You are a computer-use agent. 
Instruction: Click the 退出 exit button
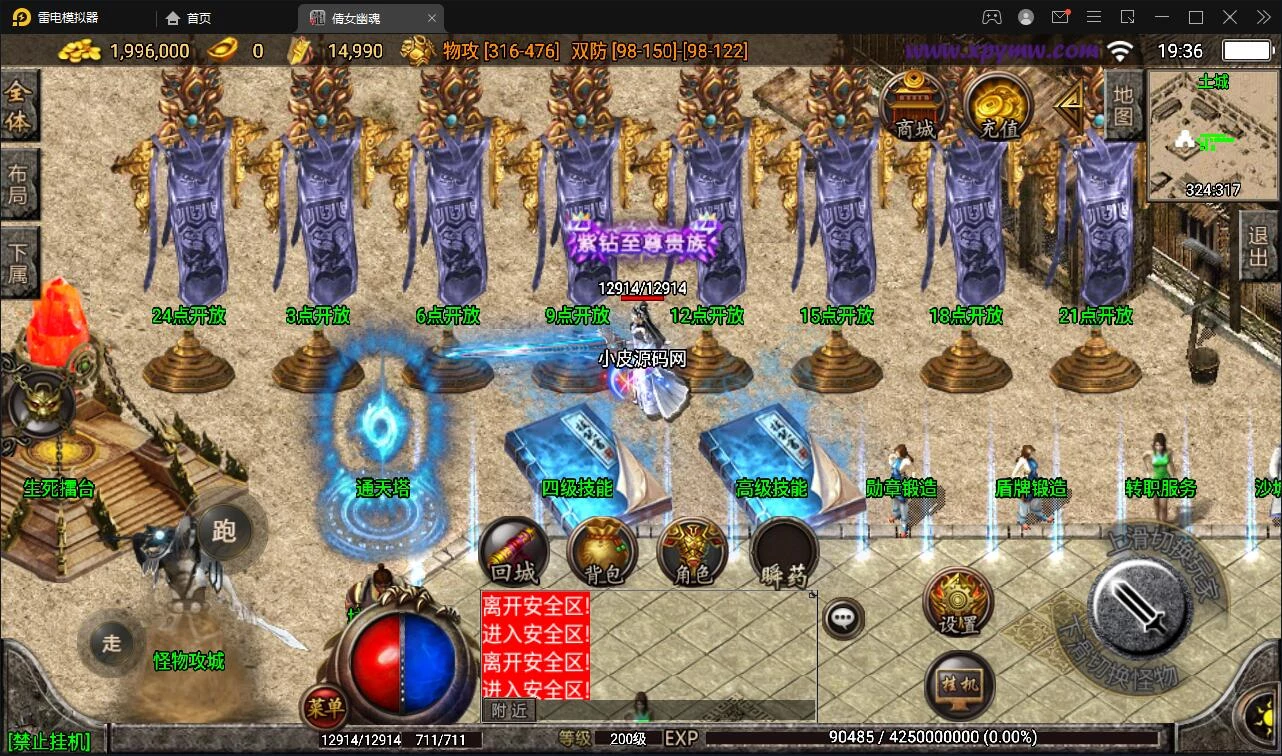(x=1259, y=248)
